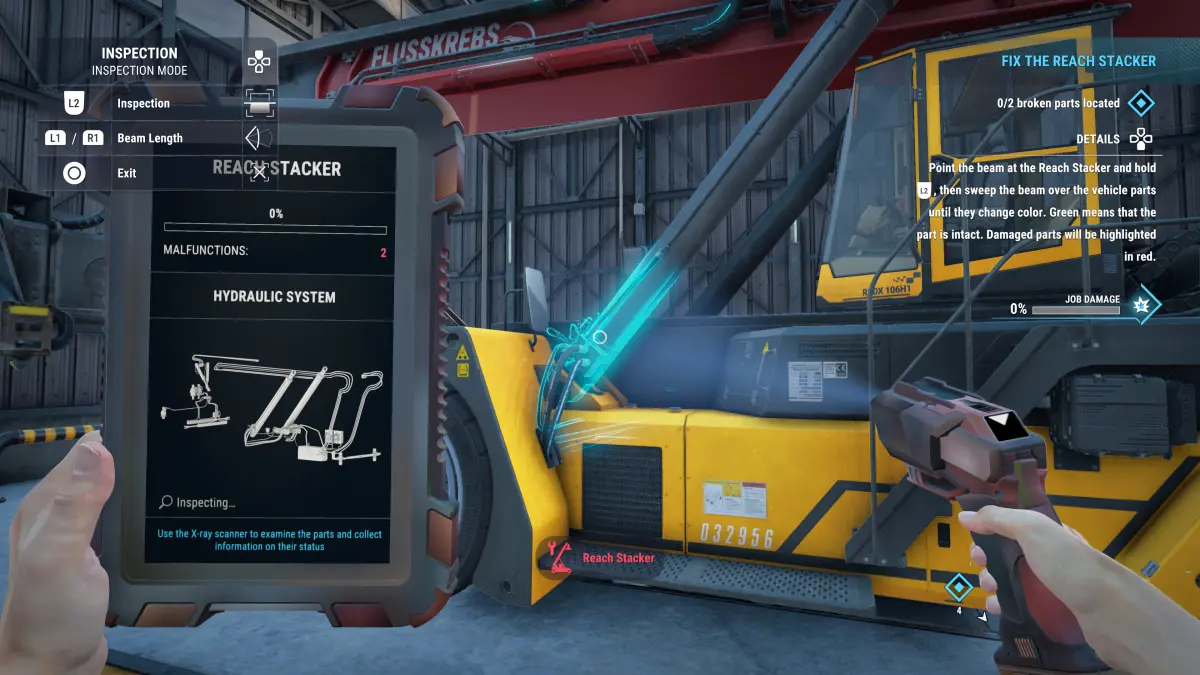Image resolution: width=1200 pixels, height=675 pixels.
Task: Toggle the objective Details label
Action: [x=1097, y=139]
